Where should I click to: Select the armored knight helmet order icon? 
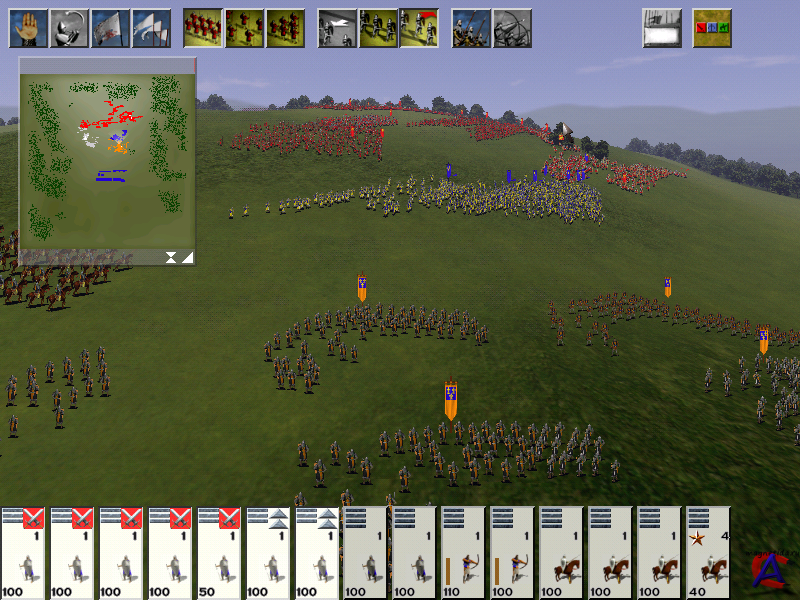[x=70, y=29]
